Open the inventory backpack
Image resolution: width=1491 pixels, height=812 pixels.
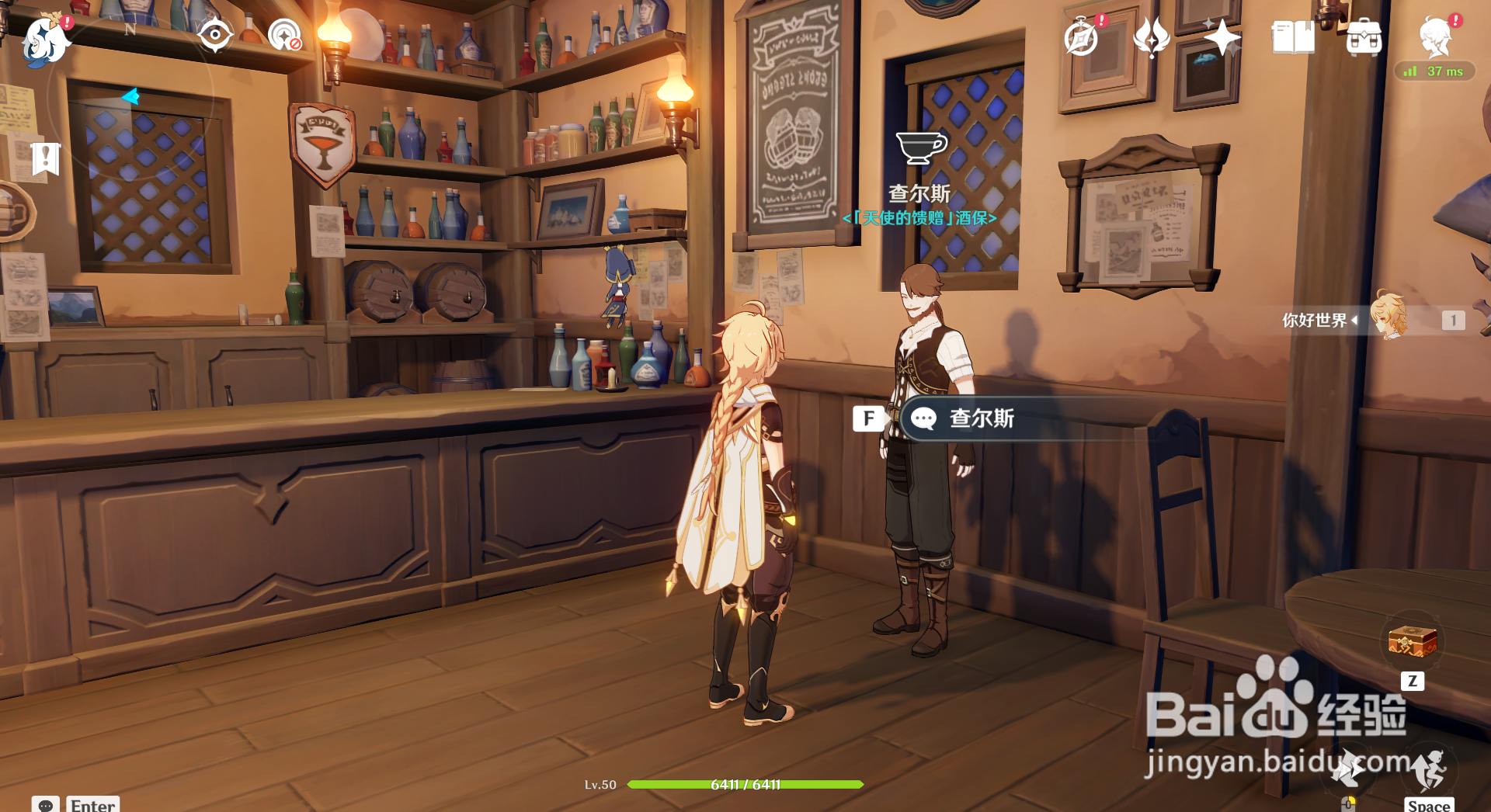(x=1364, y=37)
